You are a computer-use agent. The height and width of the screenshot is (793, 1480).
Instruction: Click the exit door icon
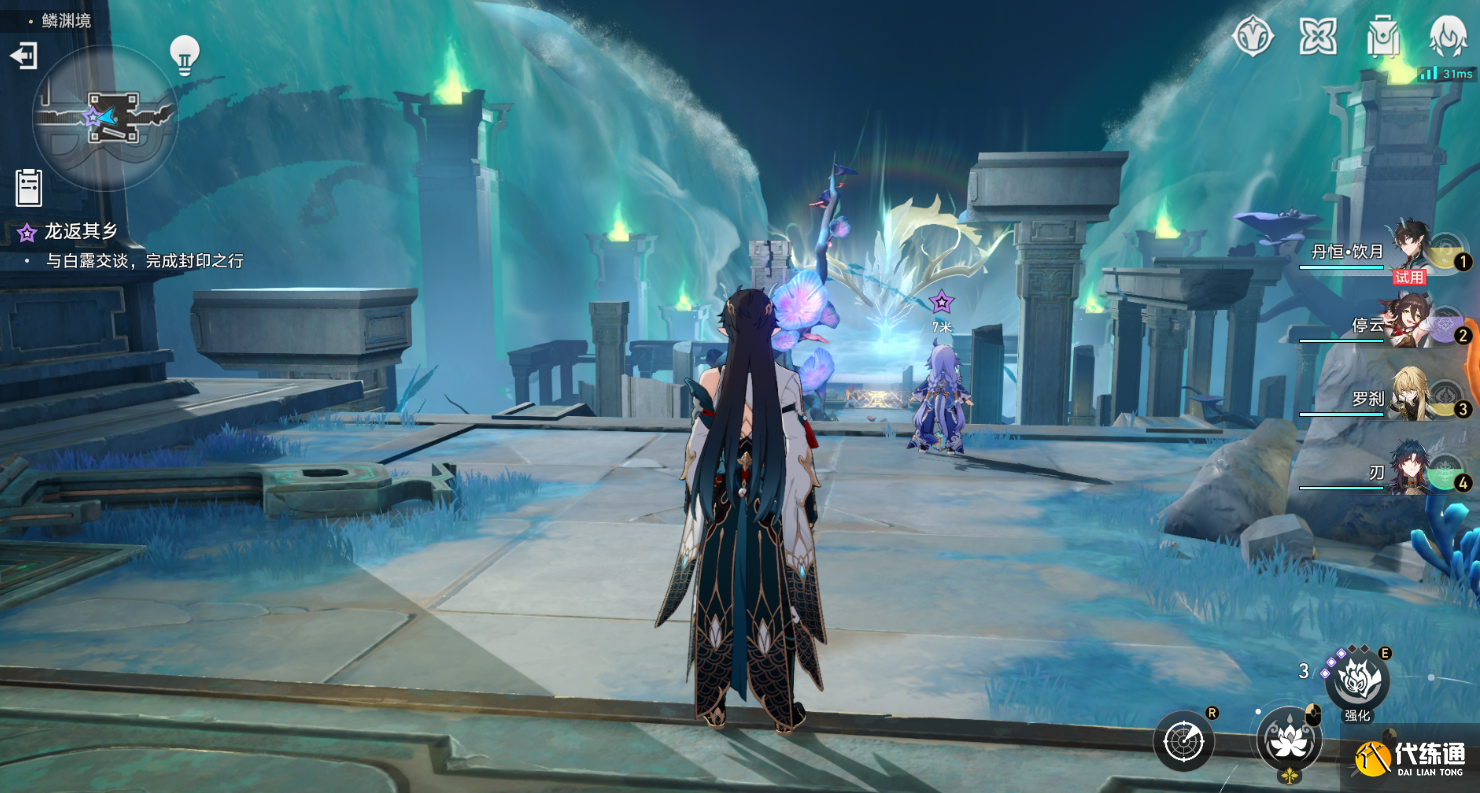coord(23,55)
